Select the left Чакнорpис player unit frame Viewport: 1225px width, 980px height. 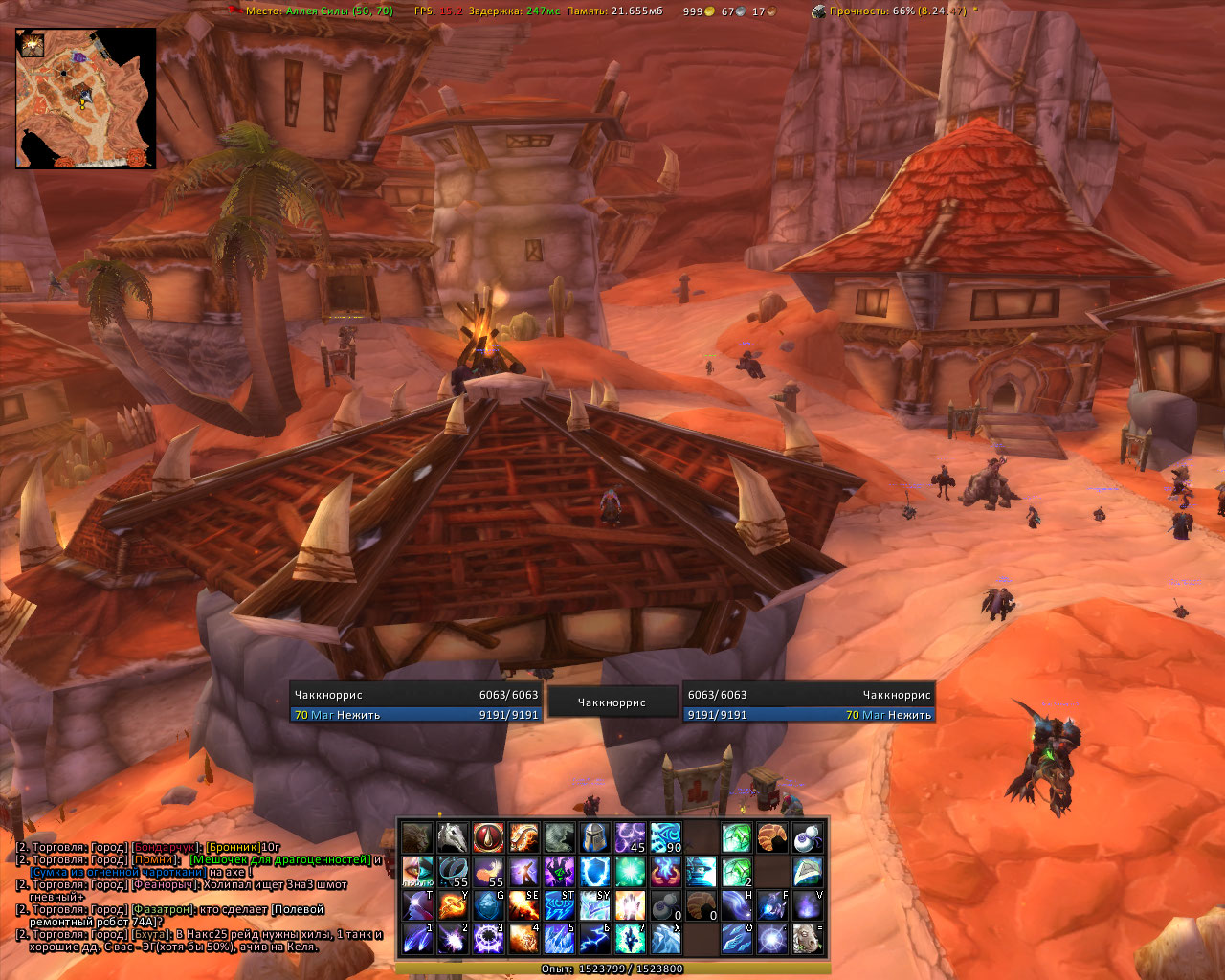click(x=415, y=703)
